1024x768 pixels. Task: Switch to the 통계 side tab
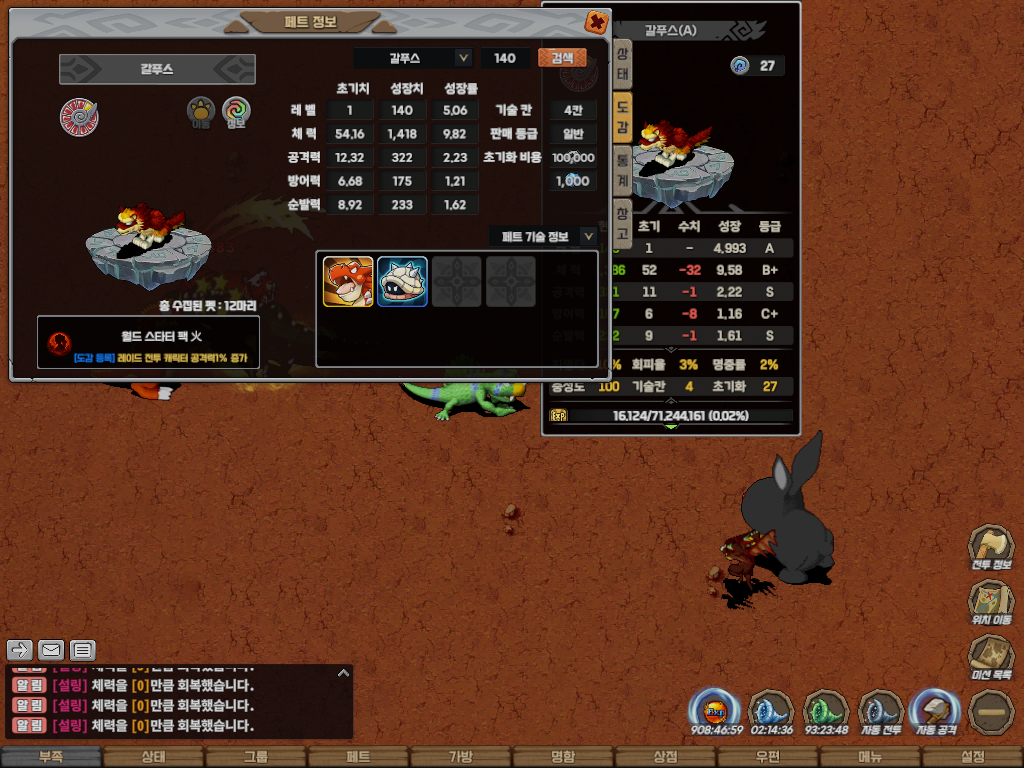pyautogui.click(x=622, y=166)
